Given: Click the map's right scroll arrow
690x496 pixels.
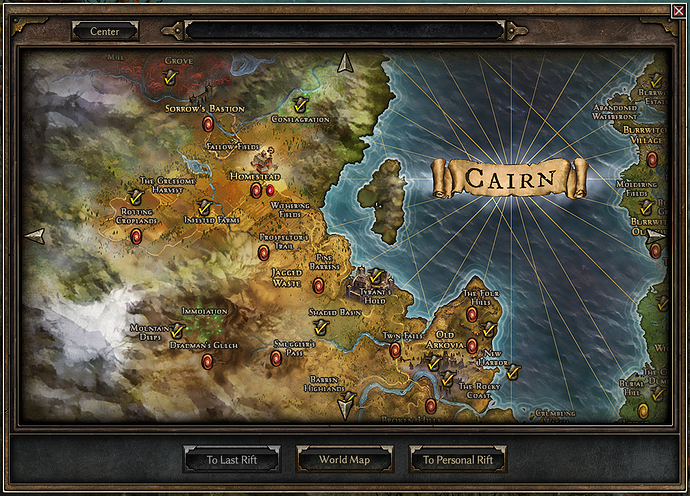Looking at the screenshot, I should coord(656,236).
